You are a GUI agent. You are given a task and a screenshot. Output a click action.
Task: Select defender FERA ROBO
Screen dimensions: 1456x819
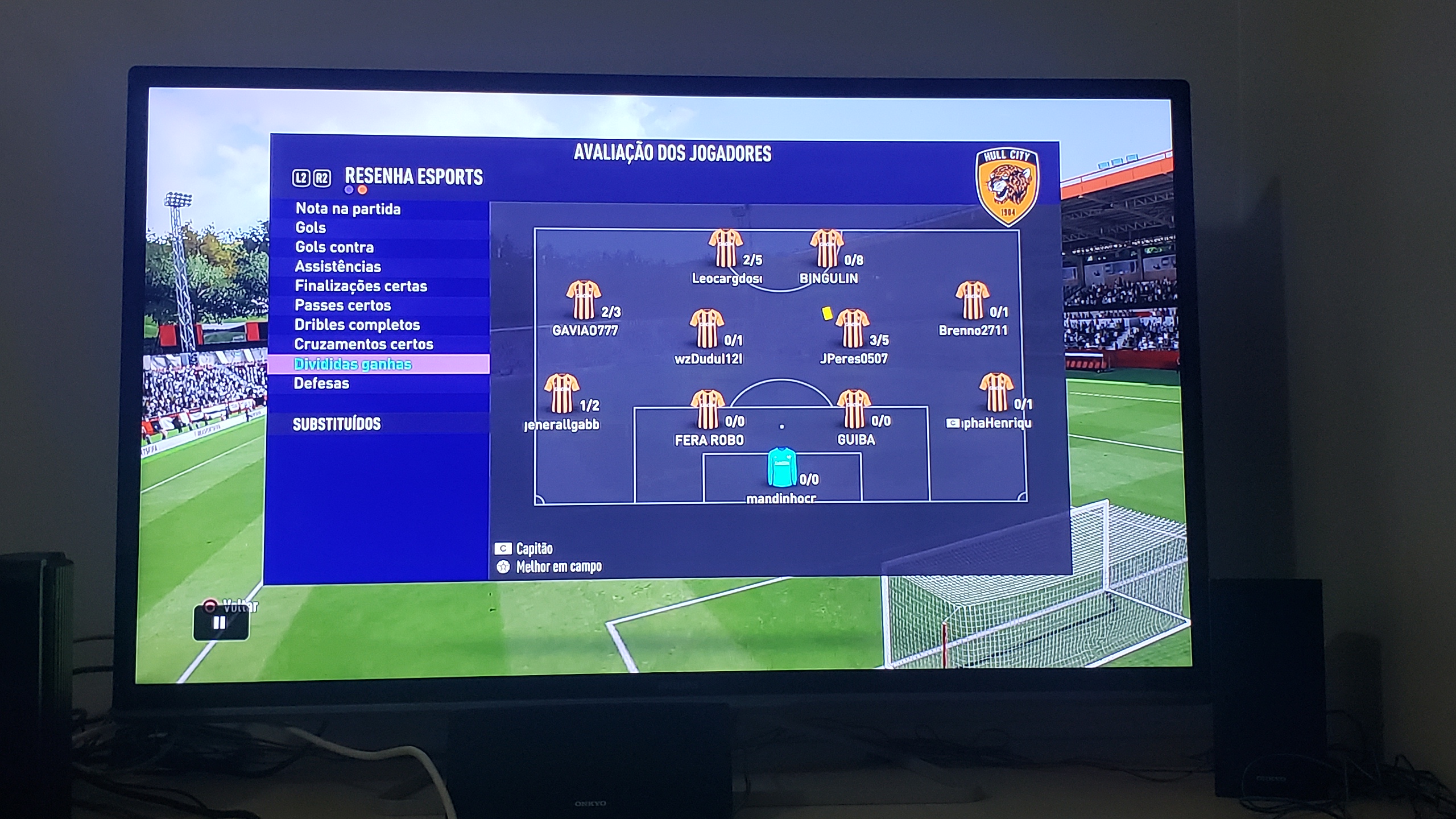pos(708,409)
